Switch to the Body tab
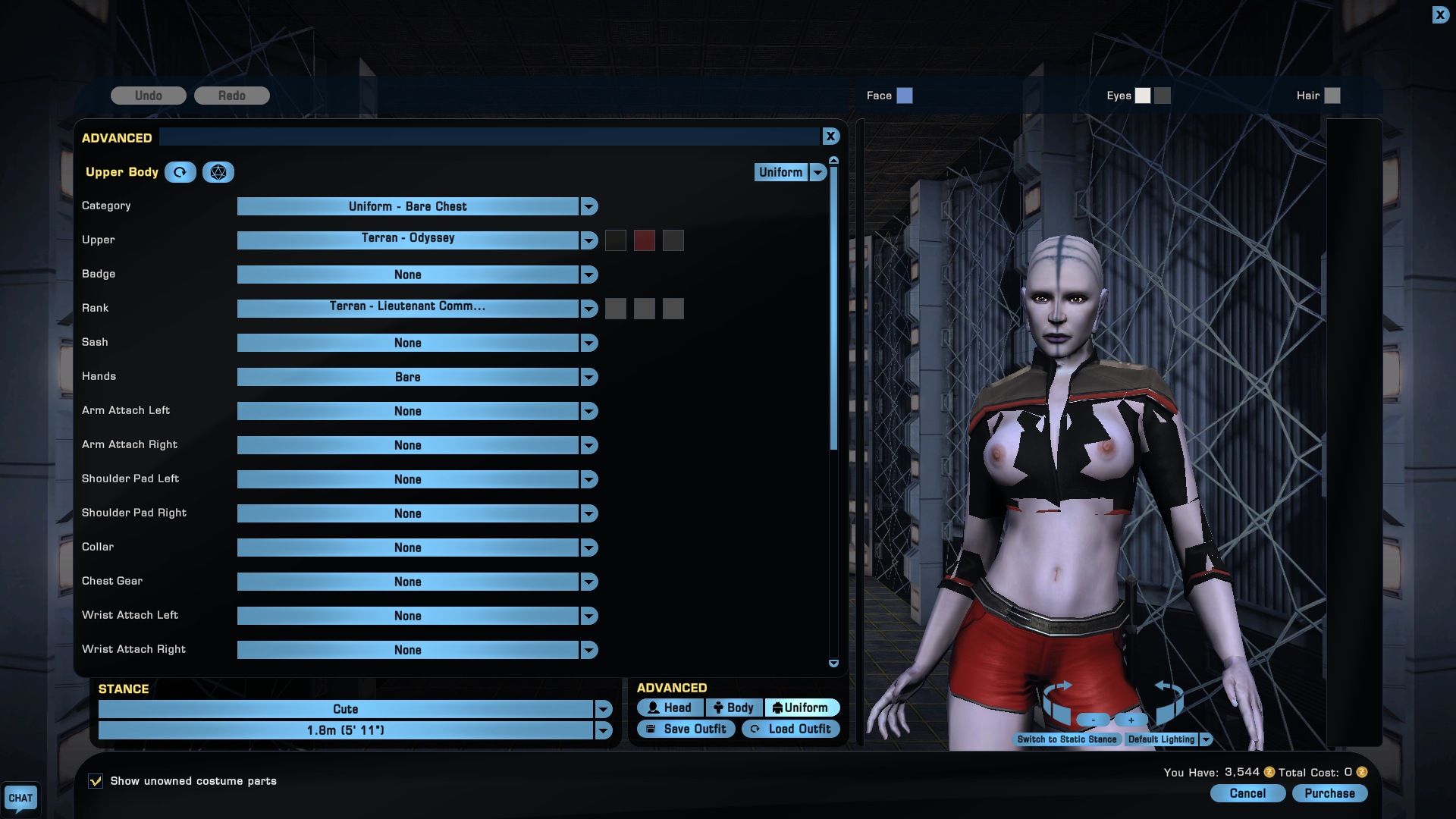1456x819 pixels. point(733,708)
